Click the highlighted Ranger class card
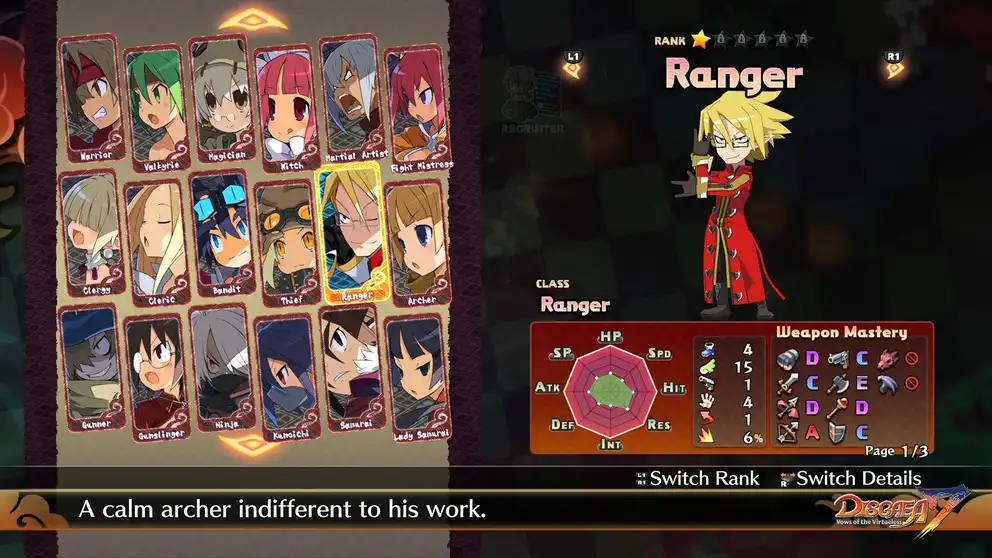The width and height of the screenshot is (992, 558). coord(350,233)
